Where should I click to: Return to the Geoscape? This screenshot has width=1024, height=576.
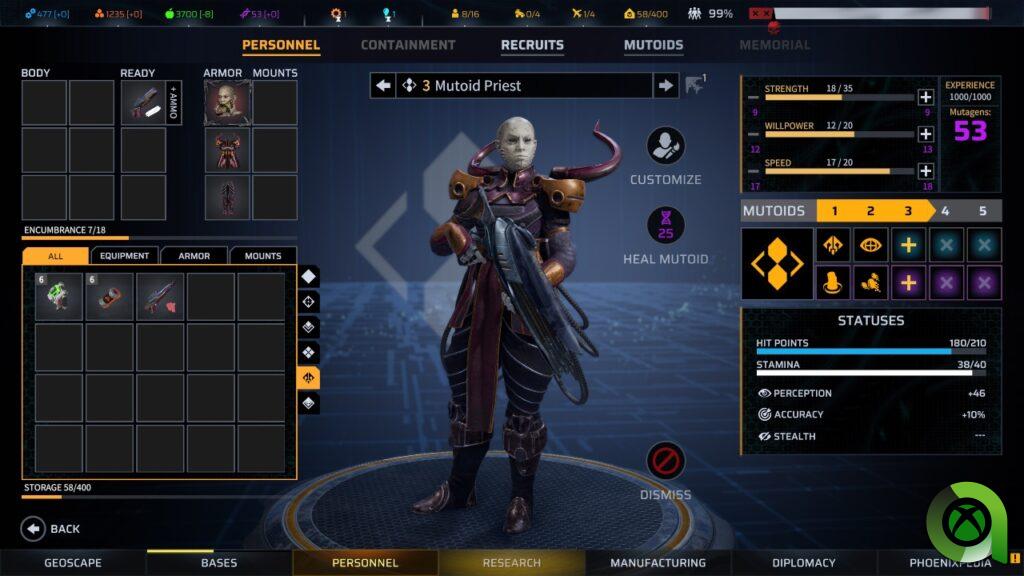(x=73, y=563)
